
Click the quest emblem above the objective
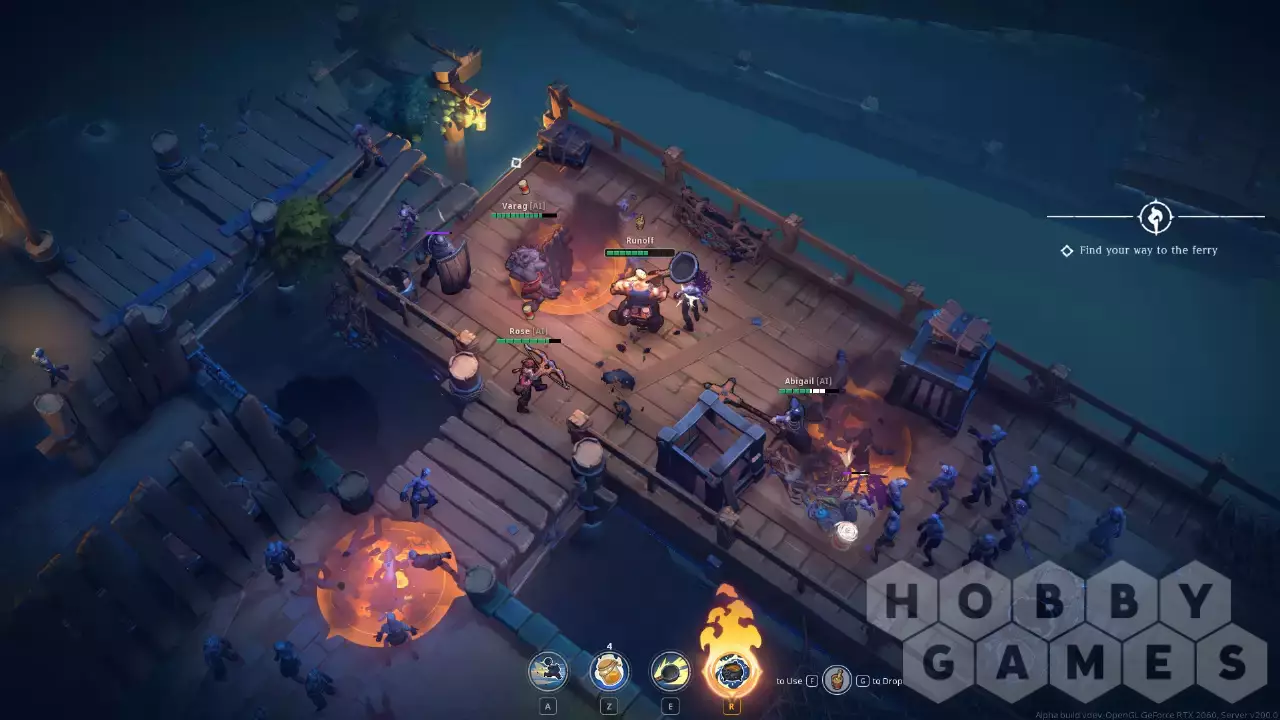1155,217
